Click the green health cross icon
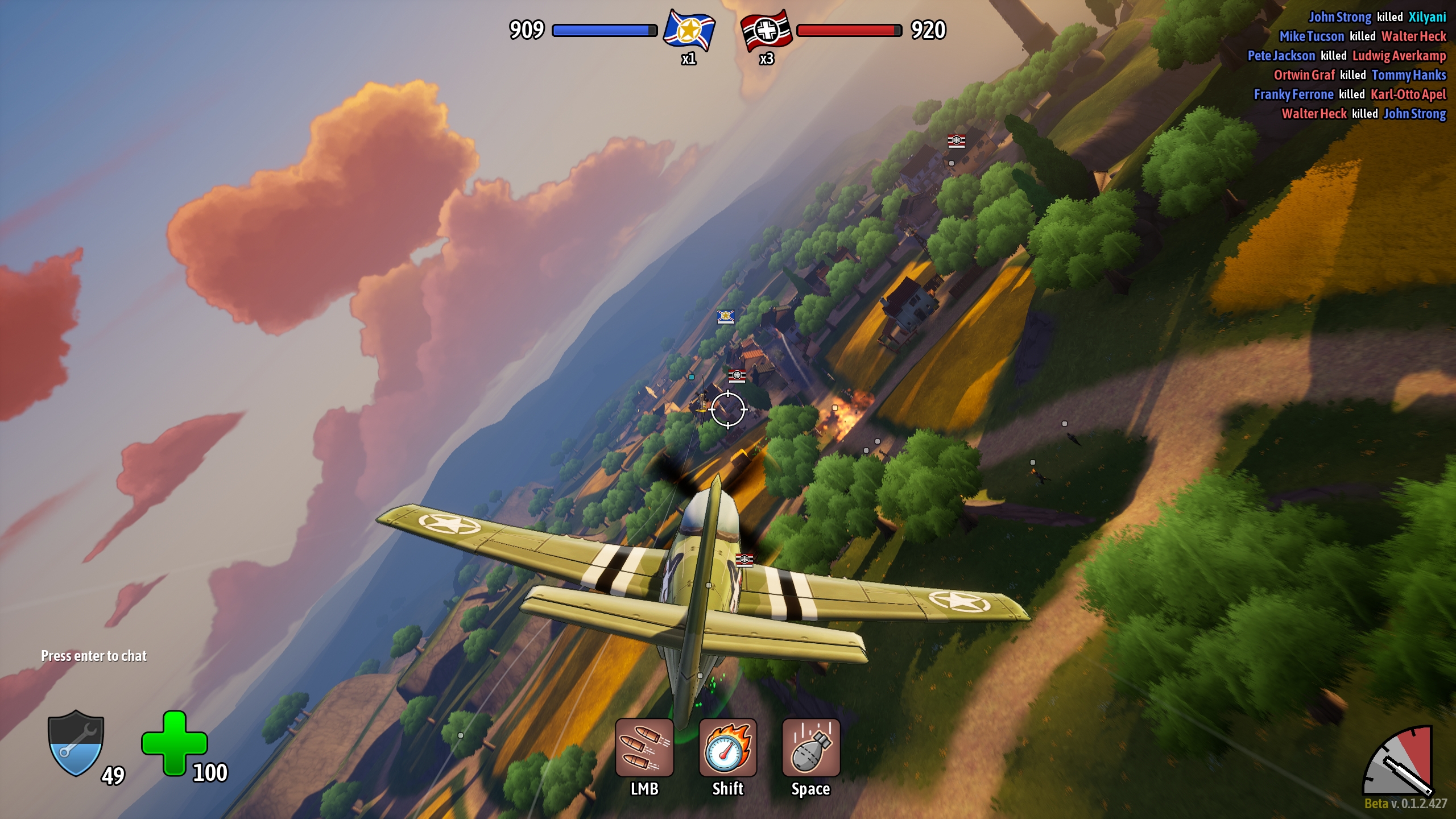1456x819 pixels. coord(174,743)
